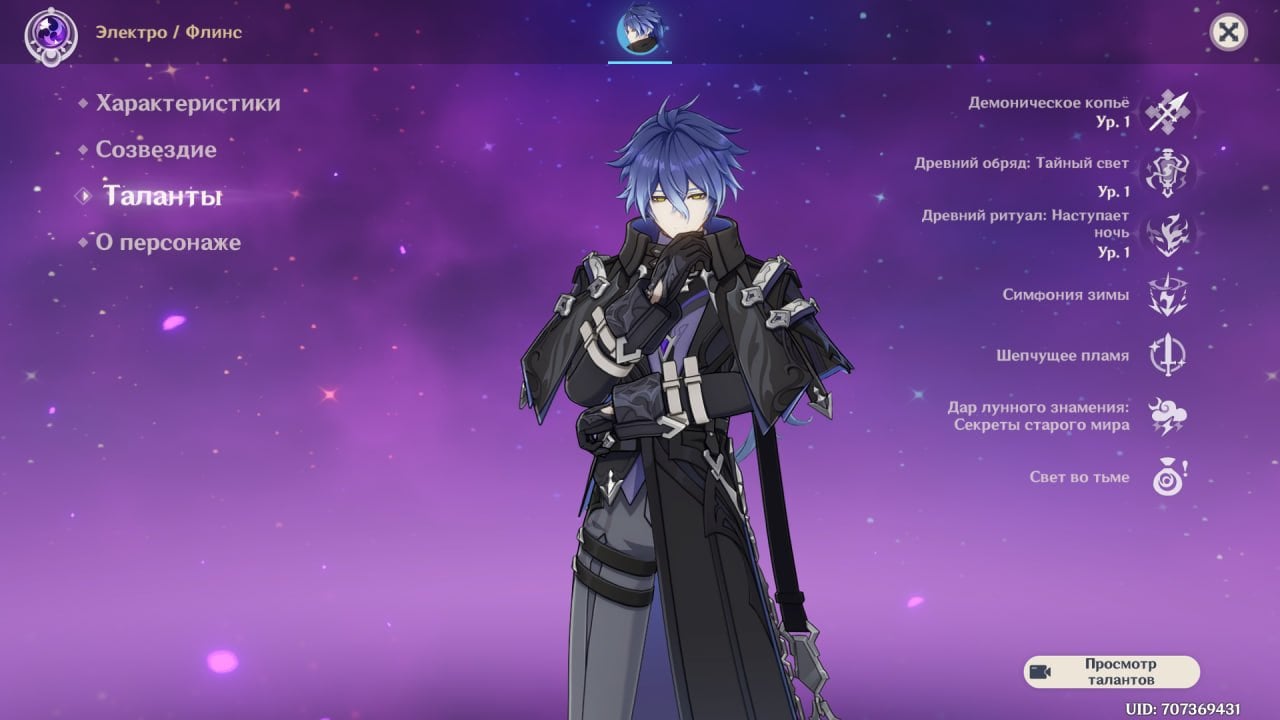
Task: Open the Свет во тьме talent
Action: [1166, 478]
